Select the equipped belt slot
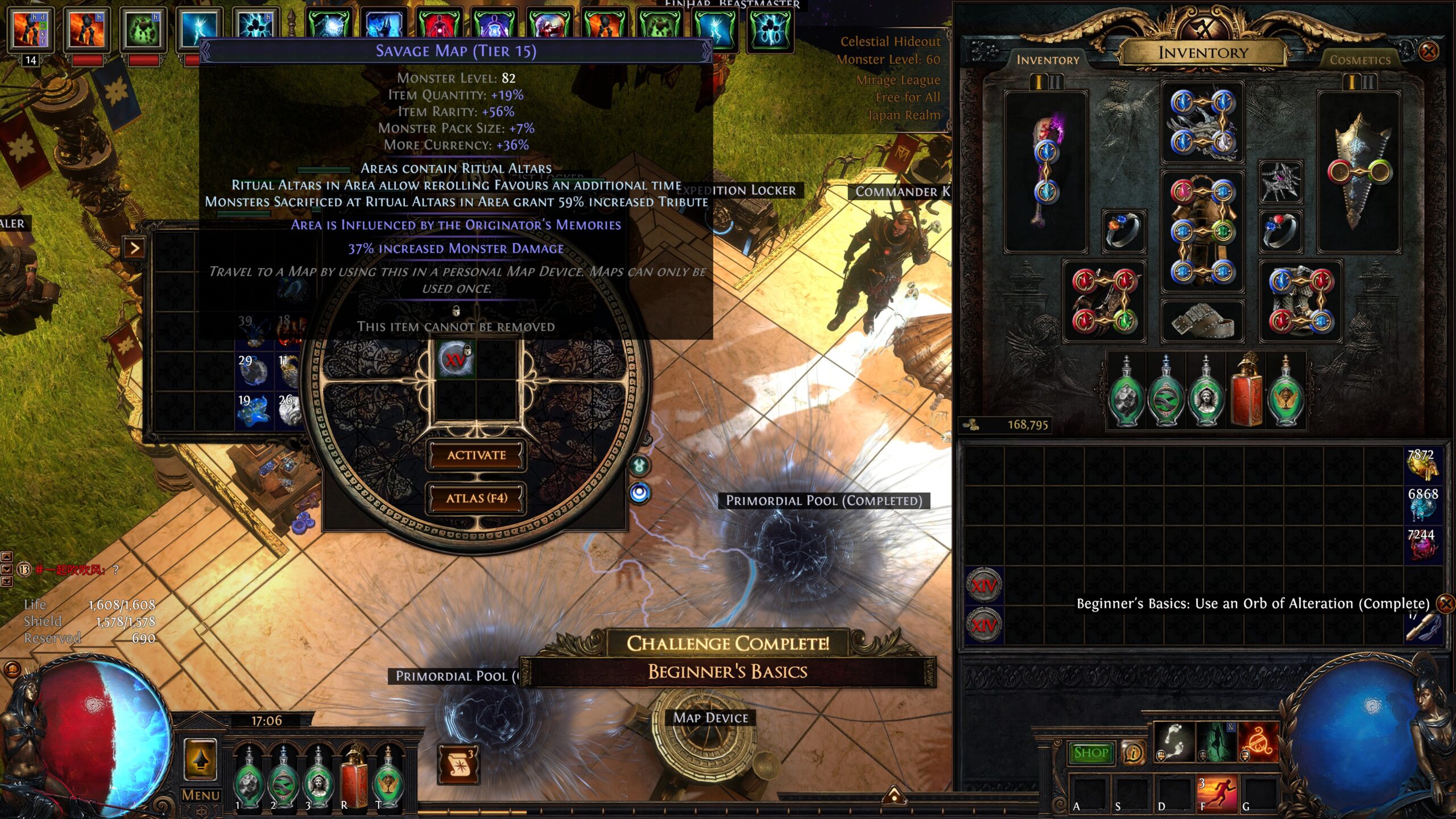The image size is (1456, 819). pos(1202,321)
